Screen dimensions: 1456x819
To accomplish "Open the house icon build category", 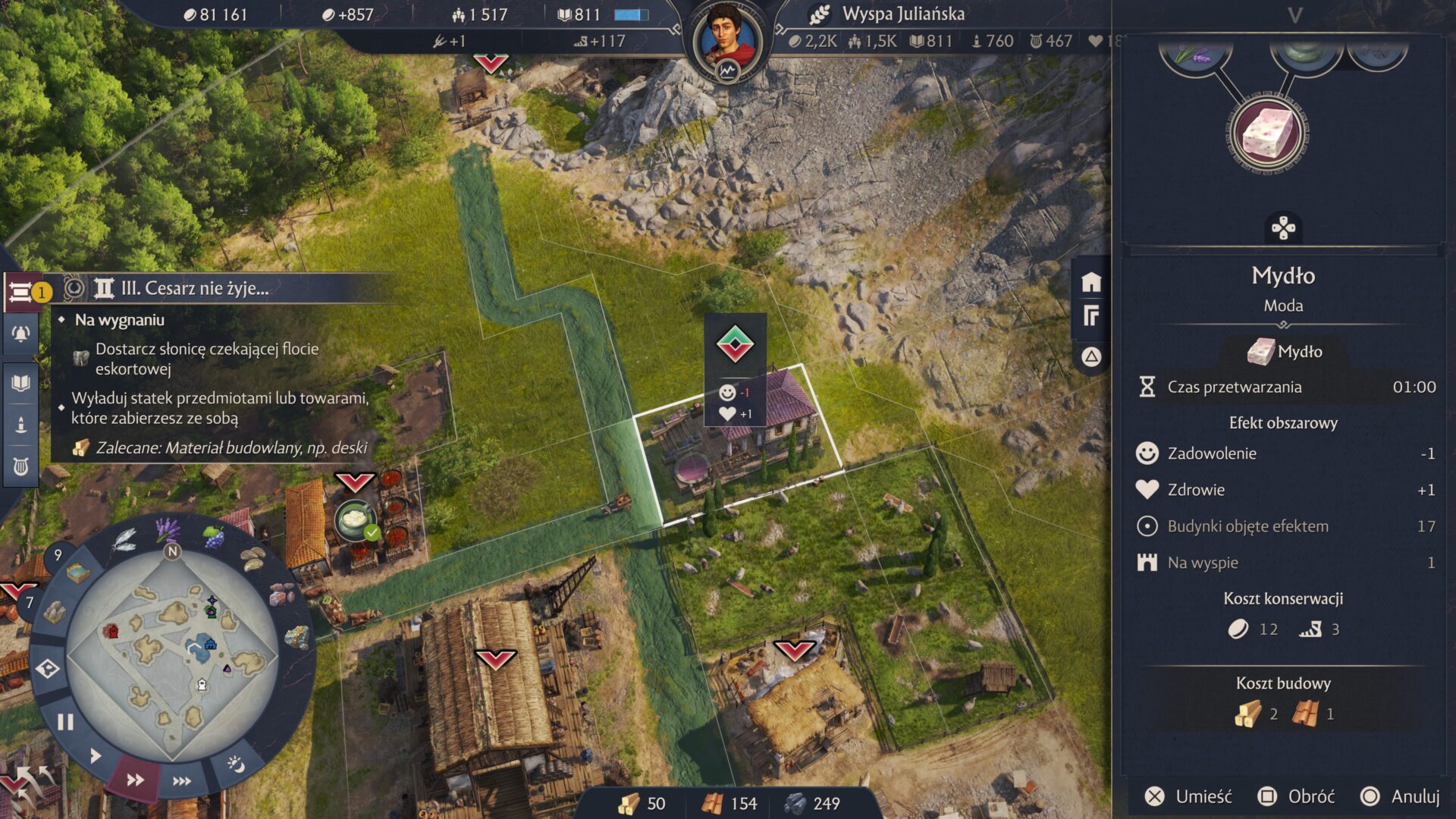I will (1091, 283).
